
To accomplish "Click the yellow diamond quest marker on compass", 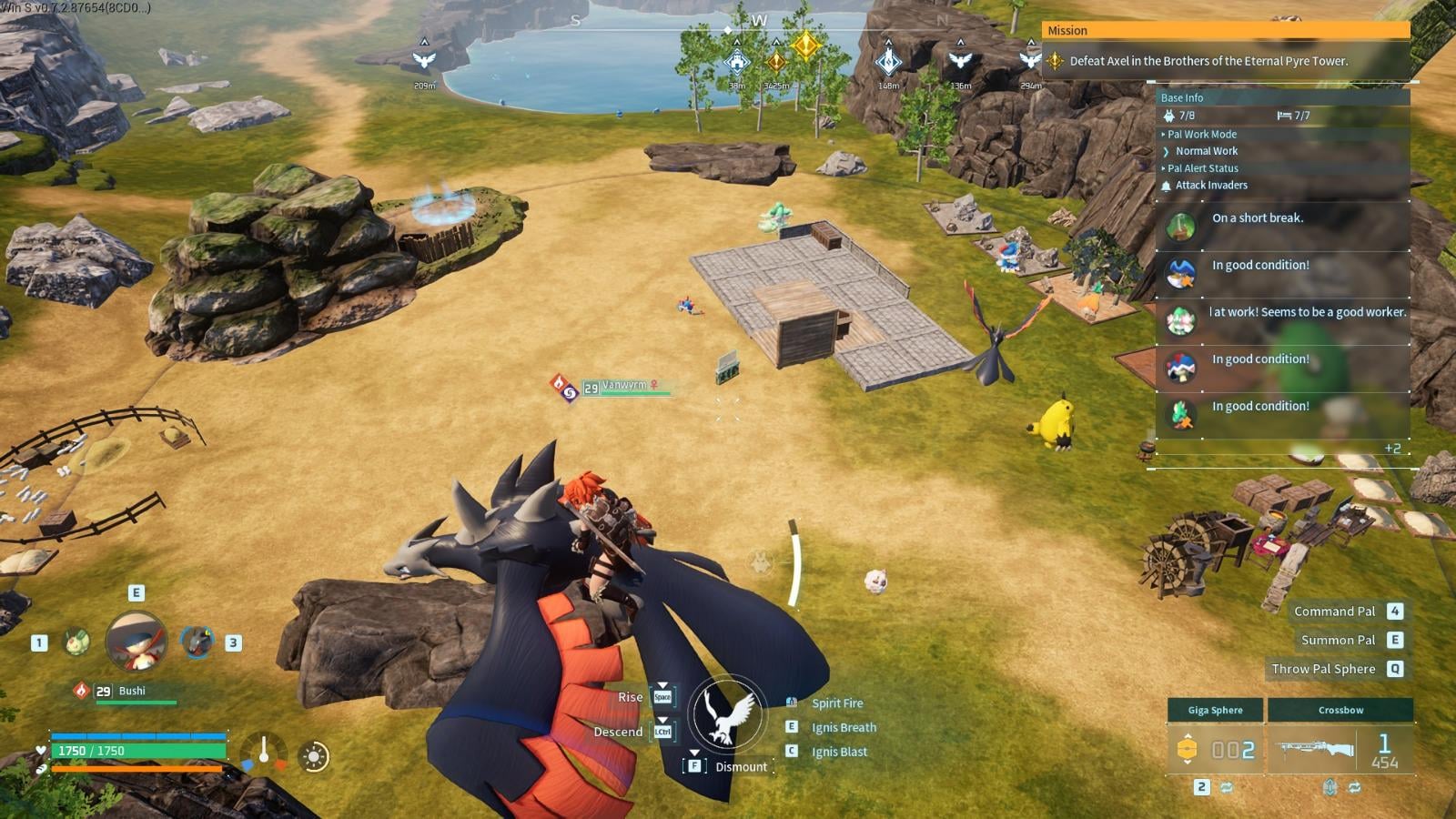I will click(x=806, y=45).
